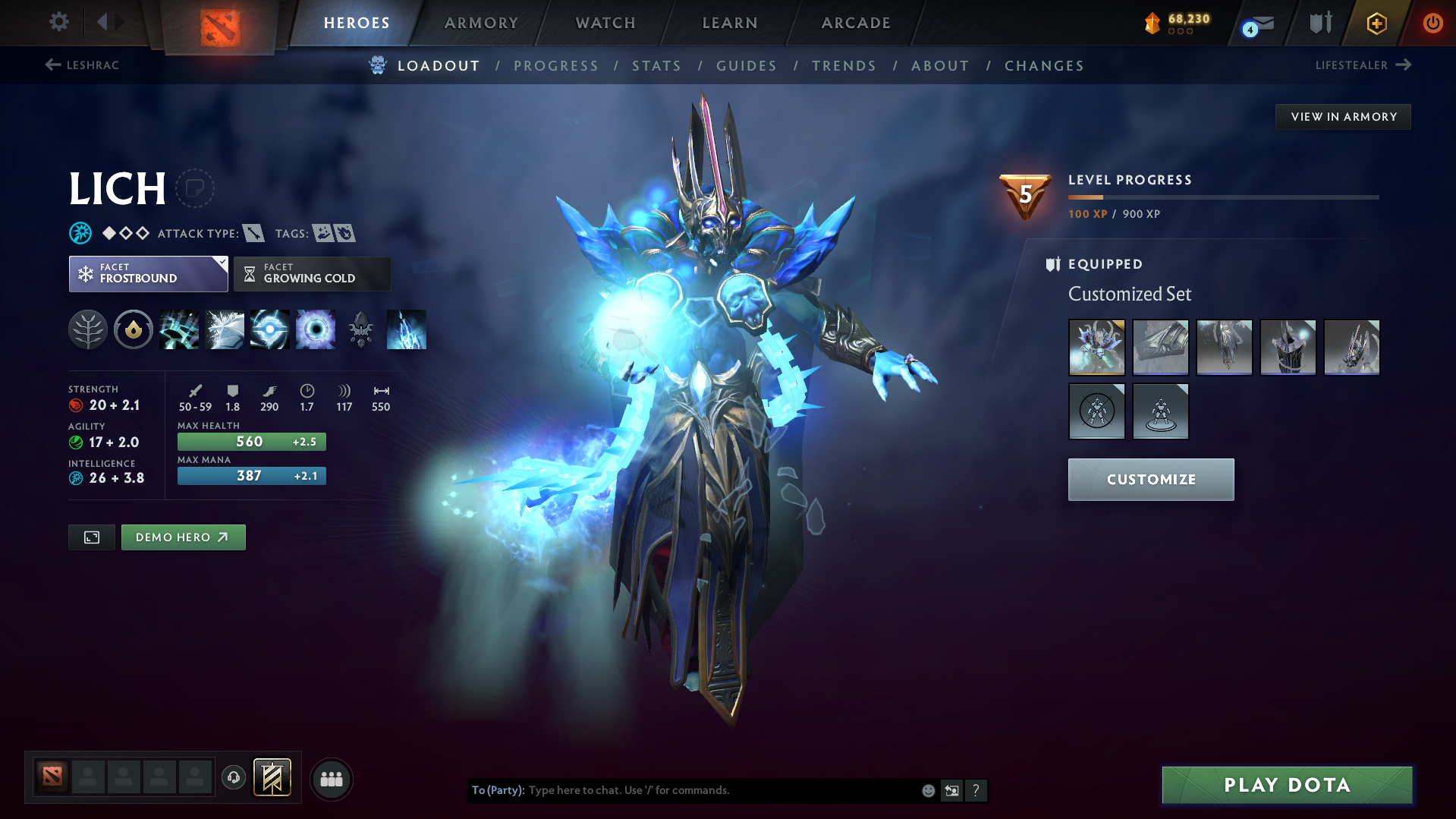Open the emoticon picker beside the chat bar
Screen dimensions: 1456x819
coord(927,790)
